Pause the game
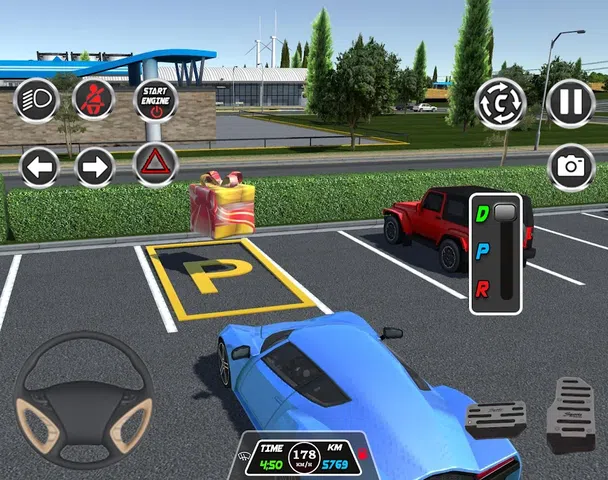This screenshot has width=608, height=480. (x=571, y=103)
